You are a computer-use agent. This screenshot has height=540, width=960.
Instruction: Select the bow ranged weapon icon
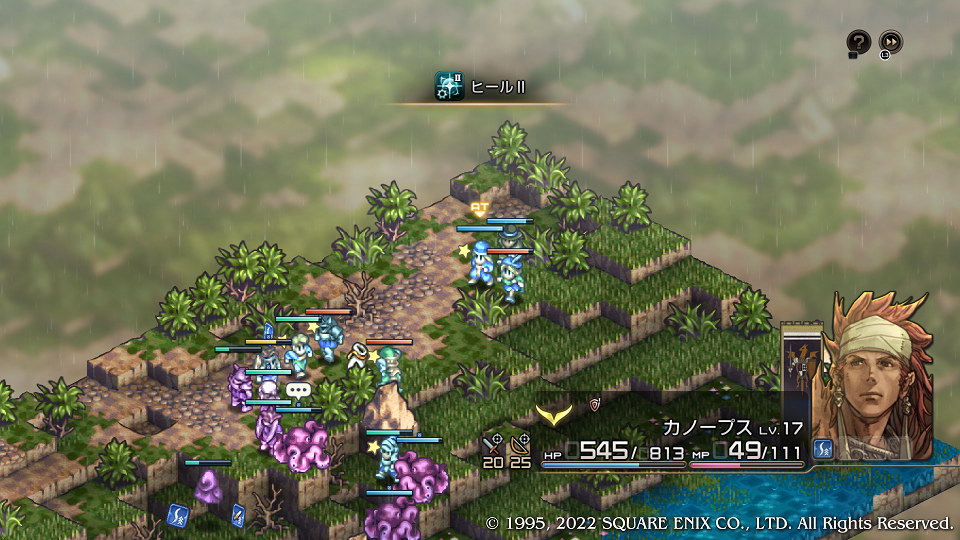coord(520,444)
